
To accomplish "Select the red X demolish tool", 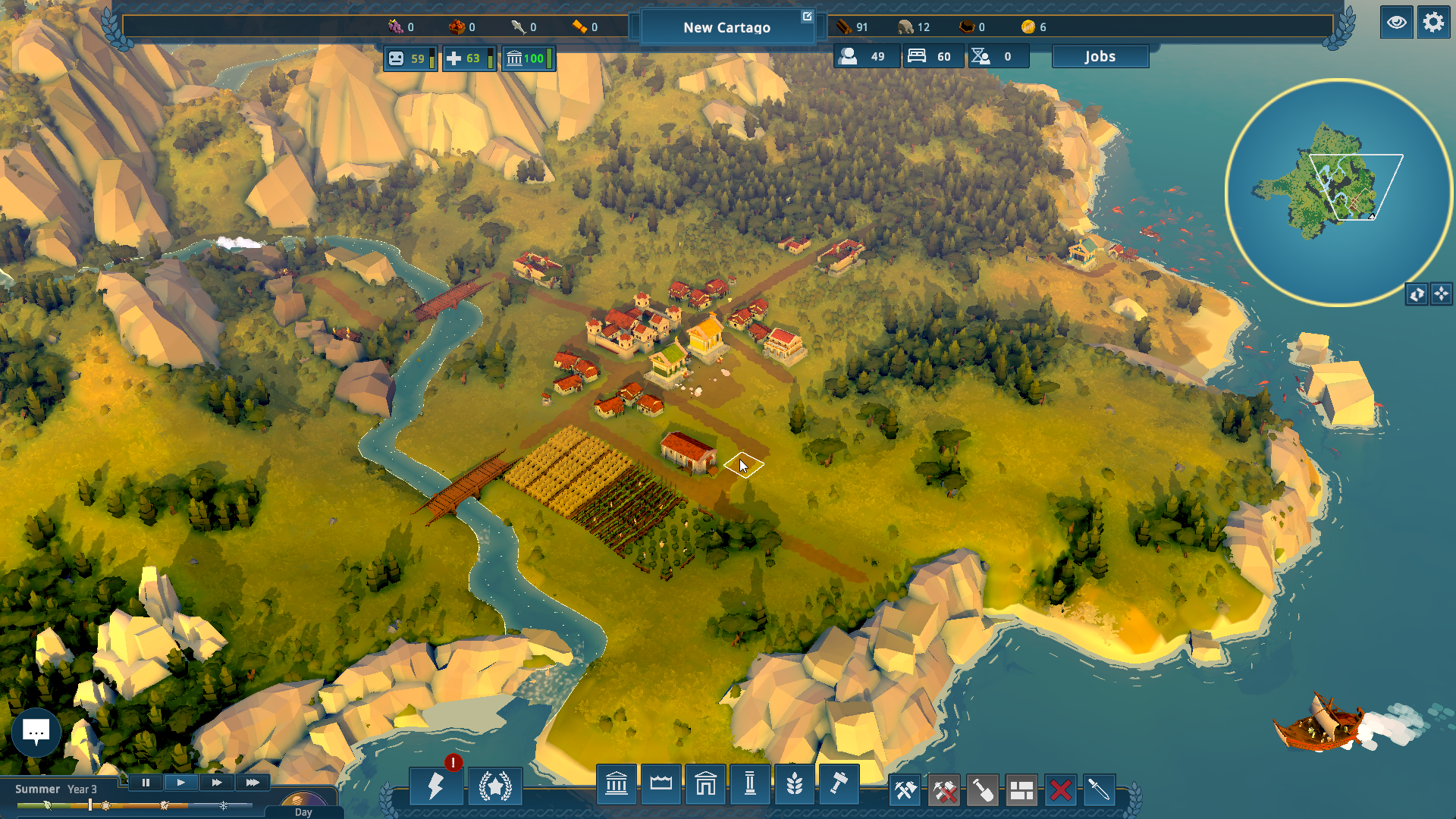I will (1061, 791).
